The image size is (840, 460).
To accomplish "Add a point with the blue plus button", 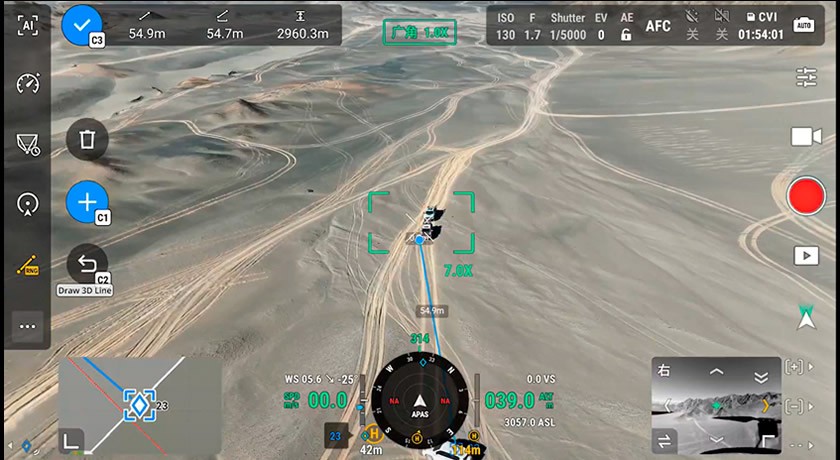I will (86, 201).
